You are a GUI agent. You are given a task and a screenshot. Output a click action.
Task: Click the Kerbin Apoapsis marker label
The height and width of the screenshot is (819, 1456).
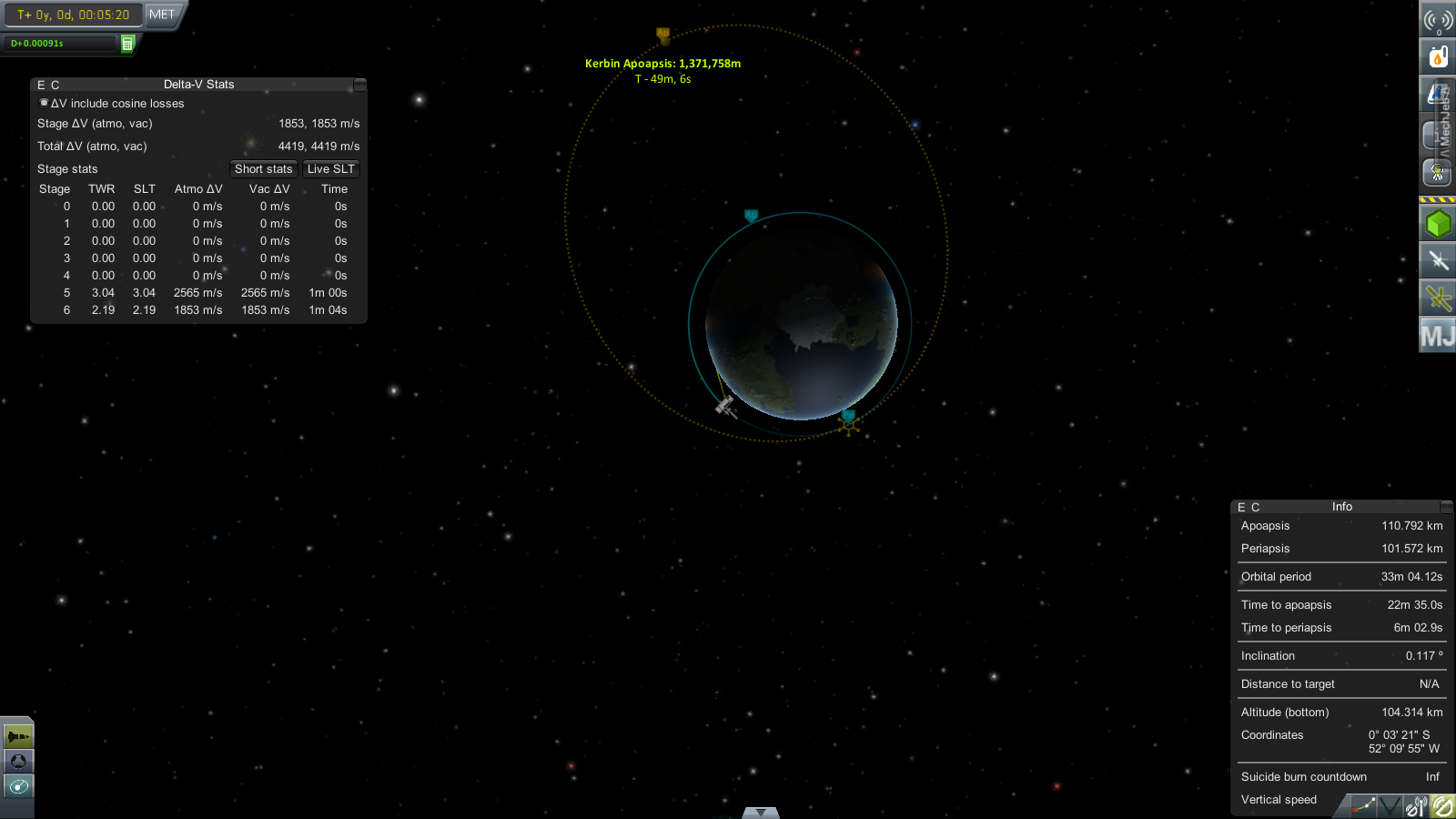[662, 64]
